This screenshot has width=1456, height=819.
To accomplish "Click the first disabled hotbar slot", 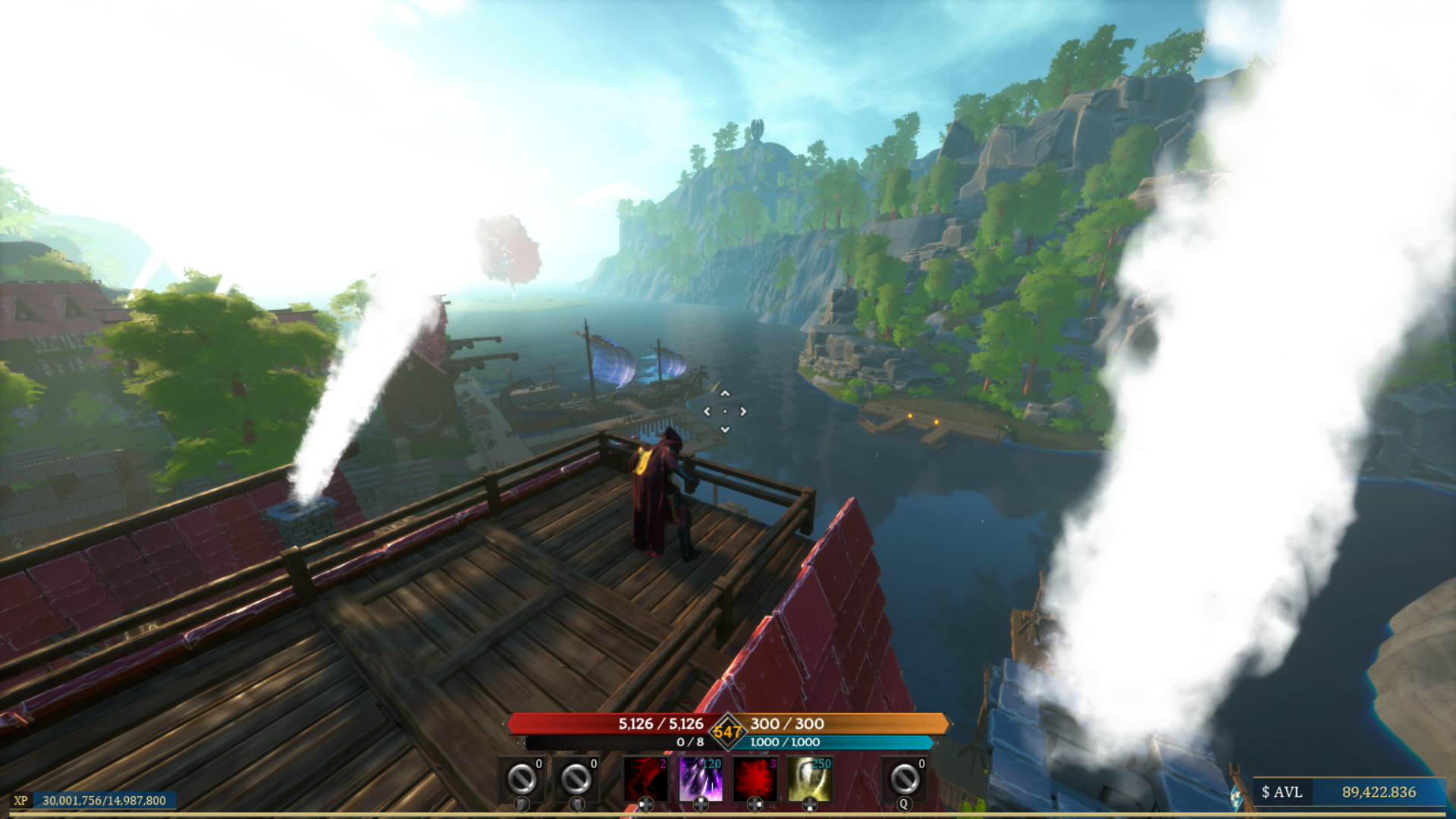I will click(521, 778).
